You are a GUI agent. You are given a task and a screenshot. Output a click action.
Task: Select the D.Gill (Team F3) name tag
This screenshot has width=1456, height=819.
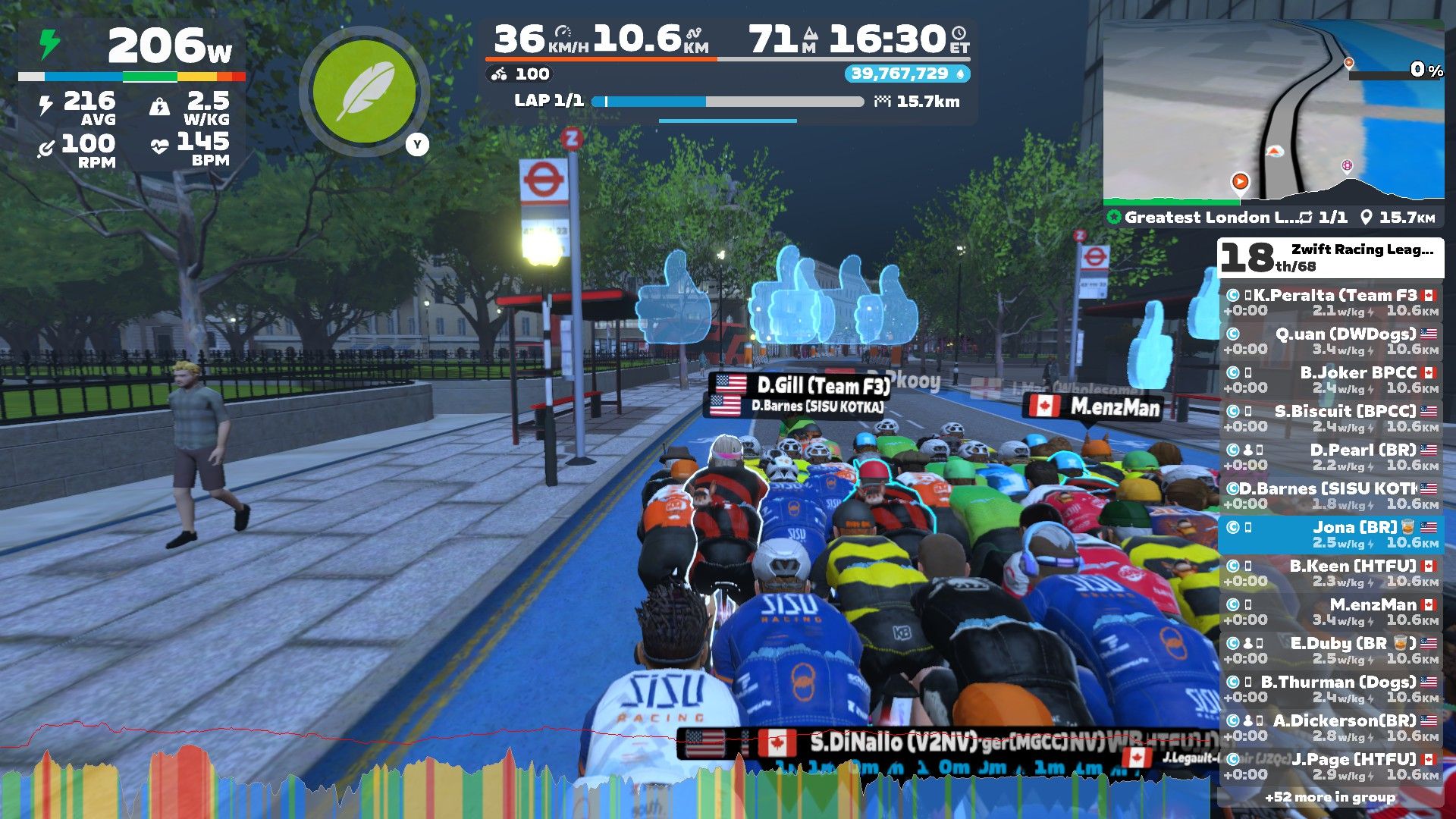[x=801, y=385]
